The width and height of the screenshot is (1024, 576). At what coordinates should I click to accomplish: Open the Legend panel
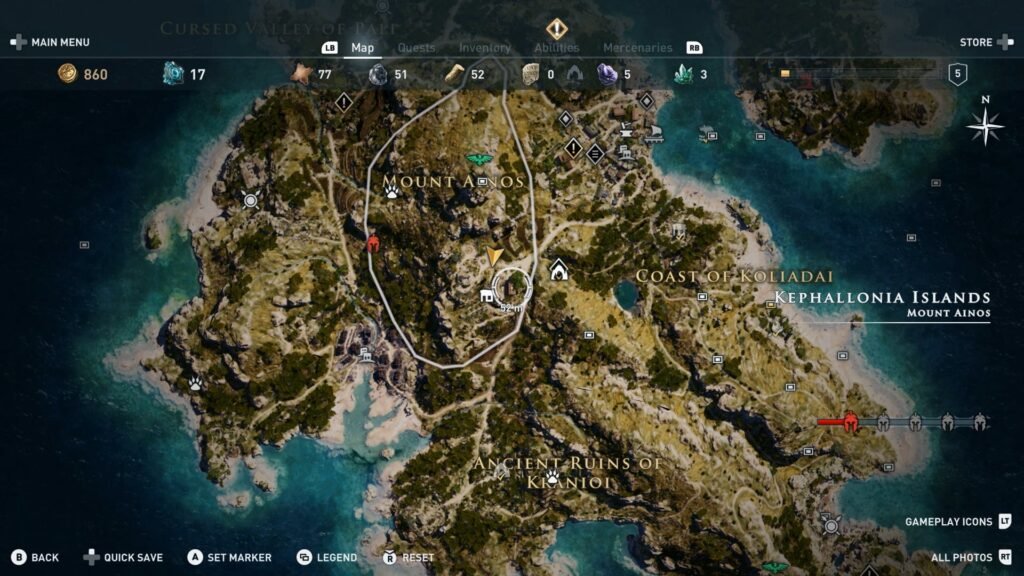pos(328,557)
